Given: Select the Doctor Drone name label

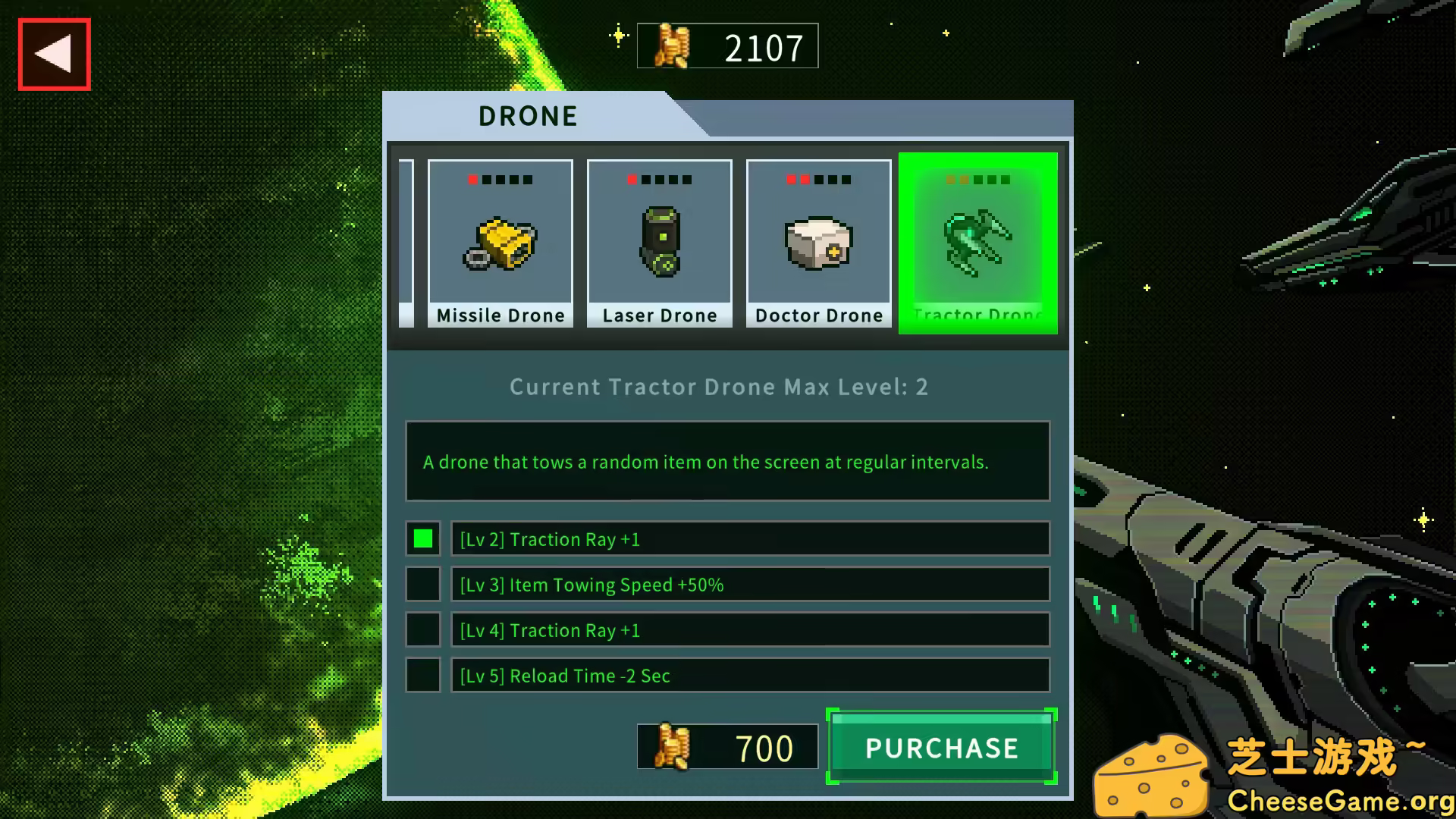Looking at the screenshot, I should [x=818, y=315].
